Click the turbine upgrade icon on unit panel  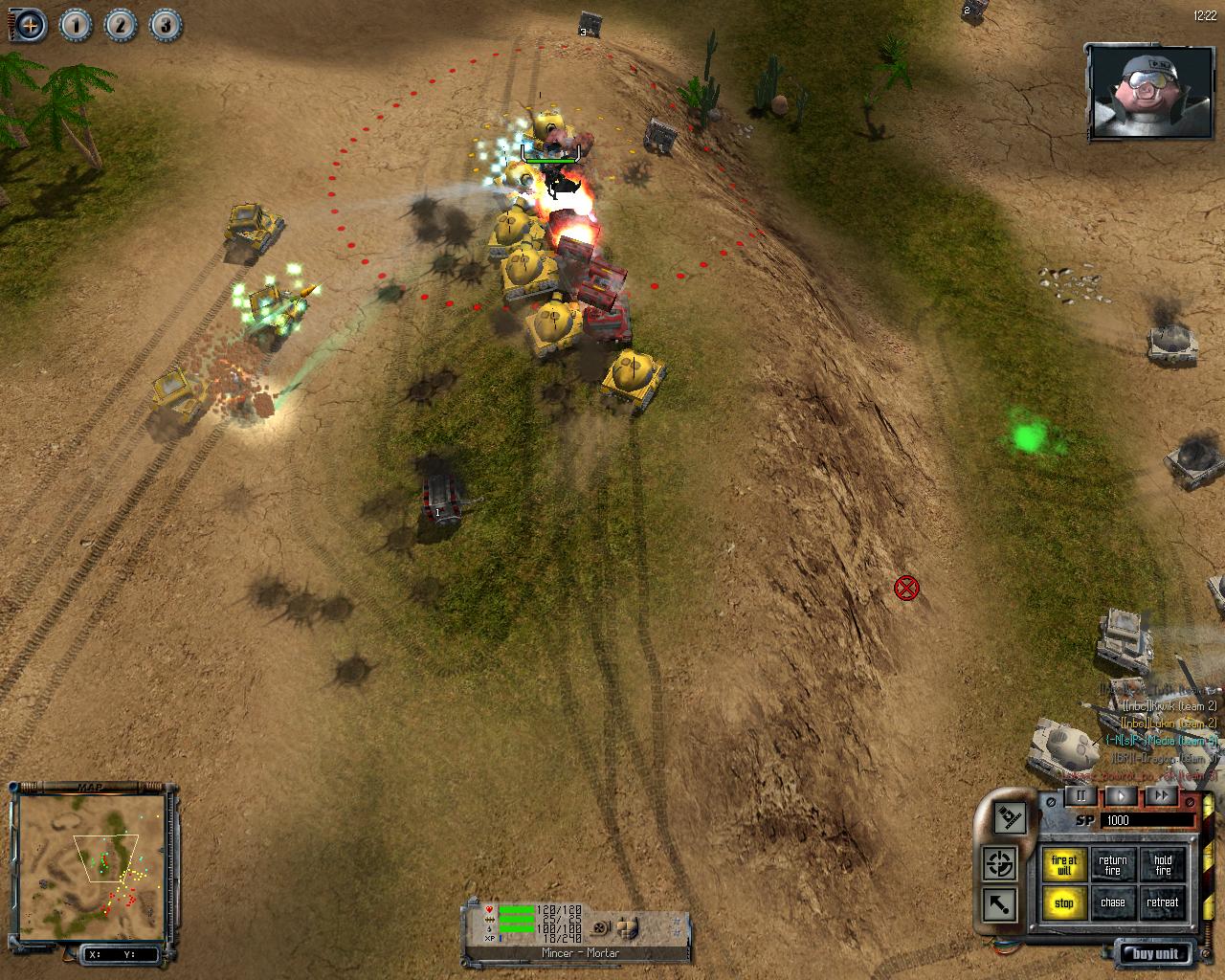point(600,927)
